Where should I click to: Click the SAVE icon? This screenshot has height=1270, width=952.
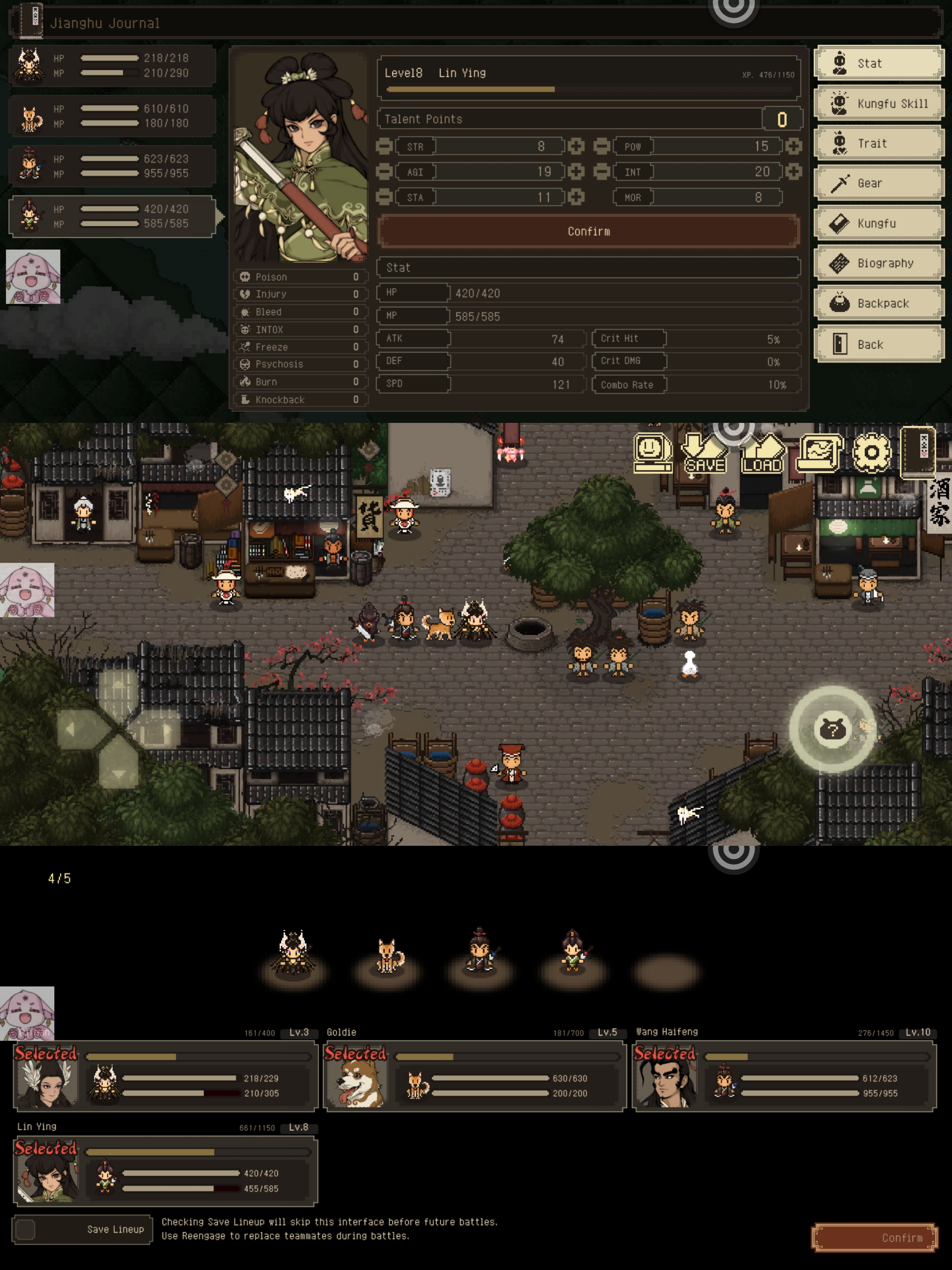coord(704,454)
